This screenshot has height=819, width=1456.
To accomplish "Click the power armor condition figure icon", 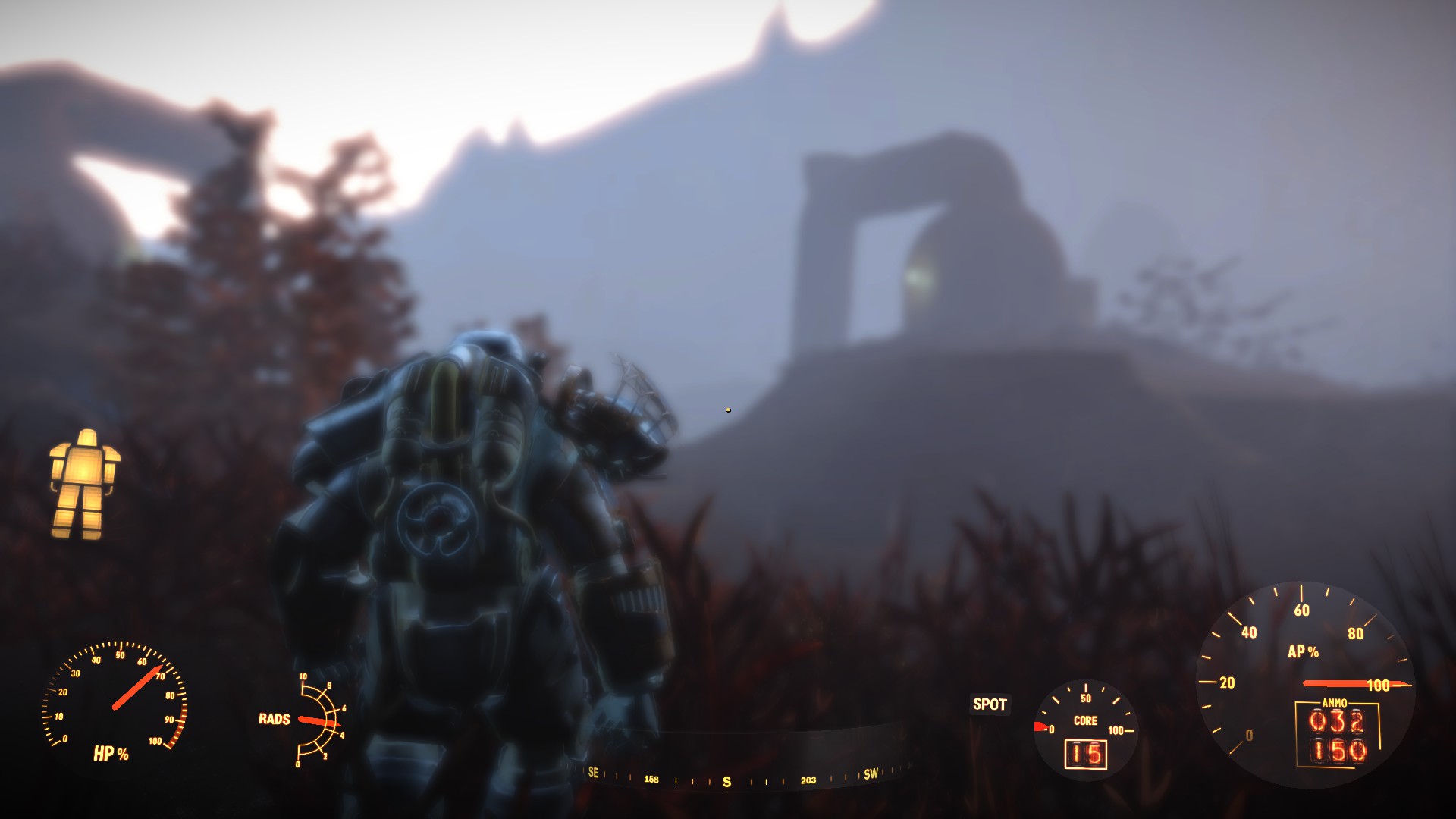I will click(x=84, y=484).
